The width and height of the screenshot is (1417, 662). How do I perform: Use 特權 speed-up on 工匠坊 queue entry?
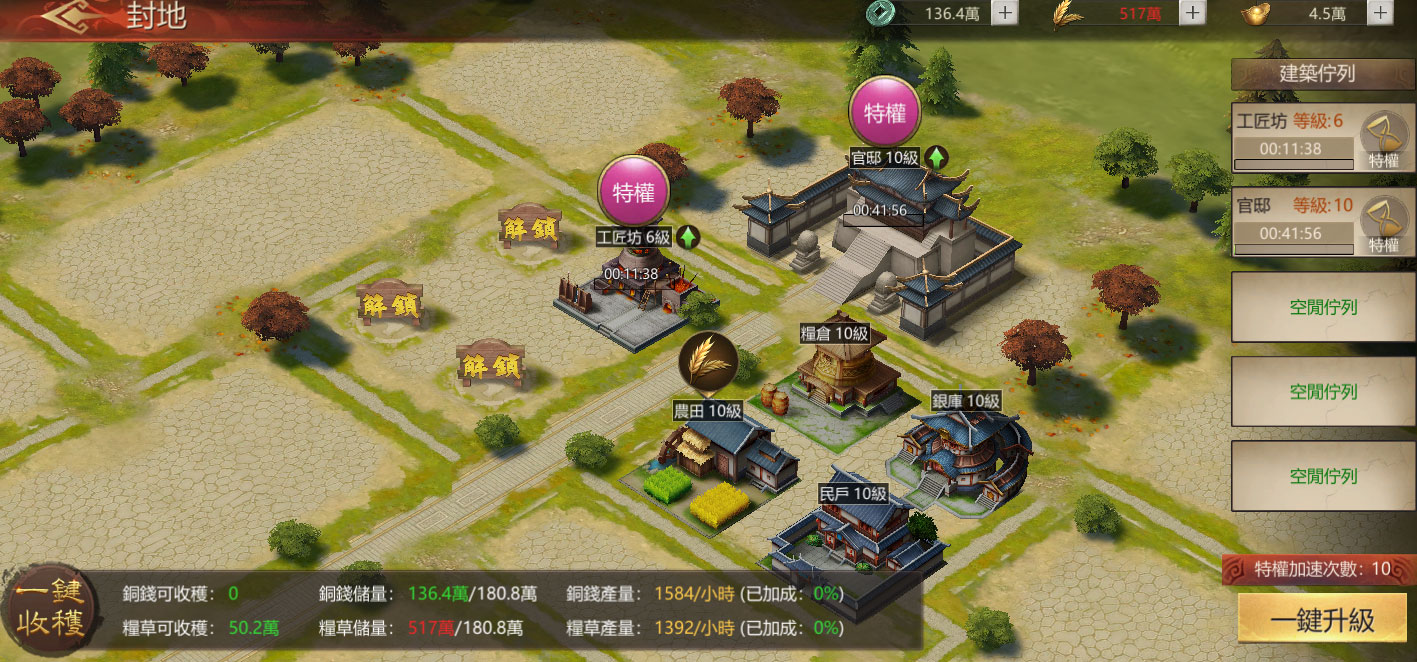[1383, 140]
